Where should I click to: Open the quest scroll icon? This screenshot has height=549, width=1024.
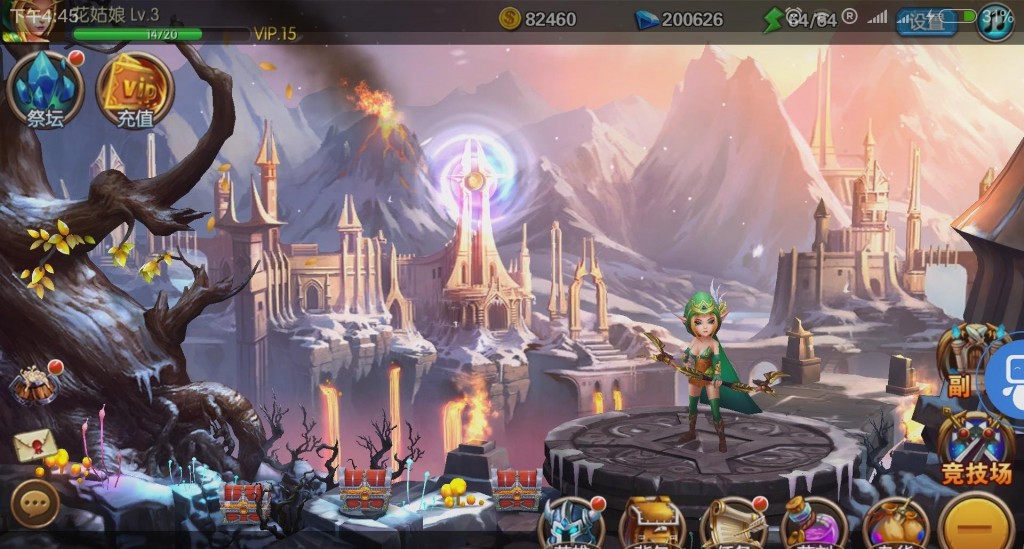[x=732, y=524]
